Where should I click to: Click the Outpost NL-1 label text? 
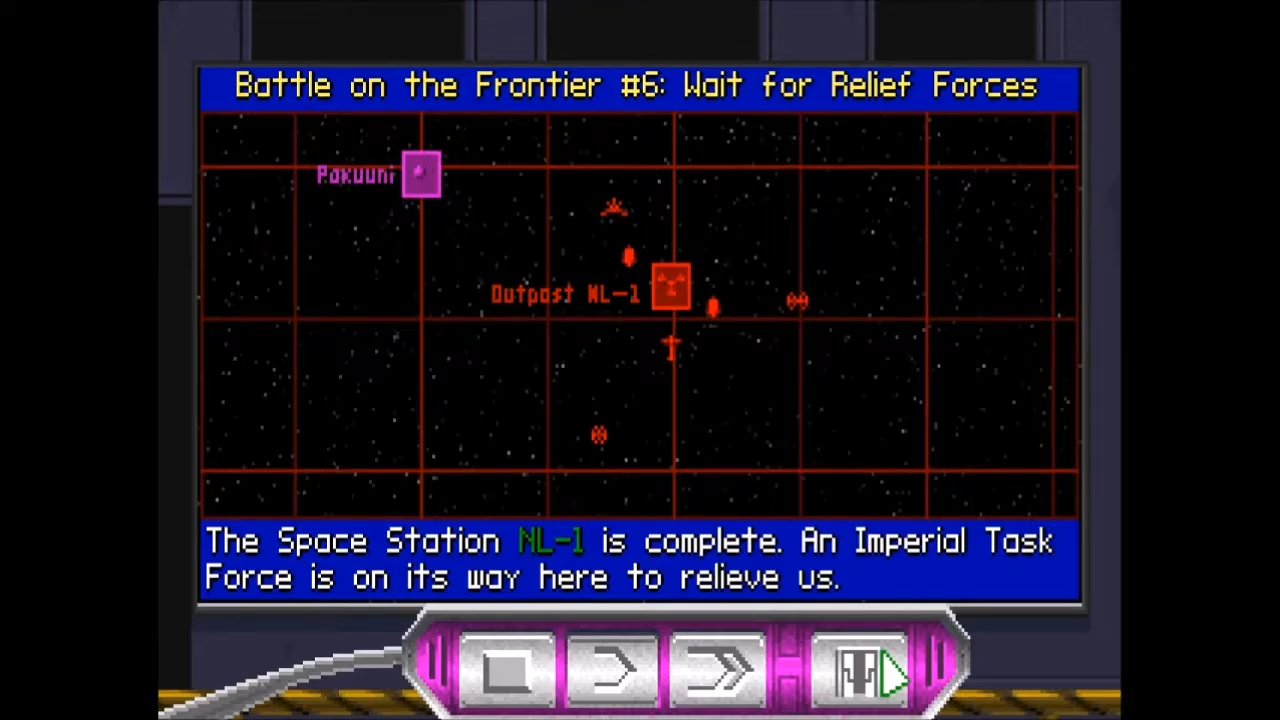(565, 293)
